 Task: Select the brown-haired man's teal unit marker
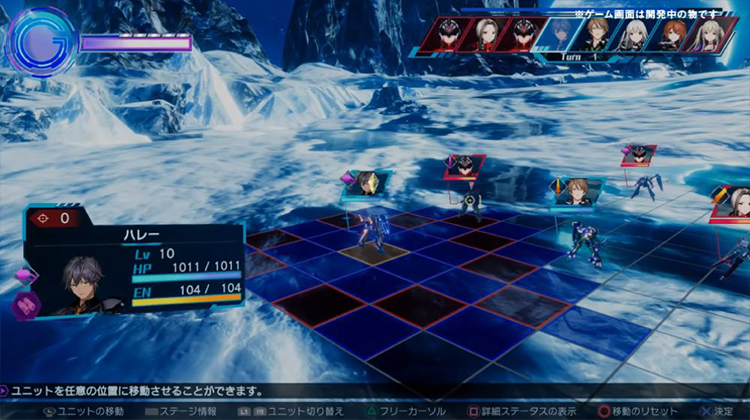point(578,190)
